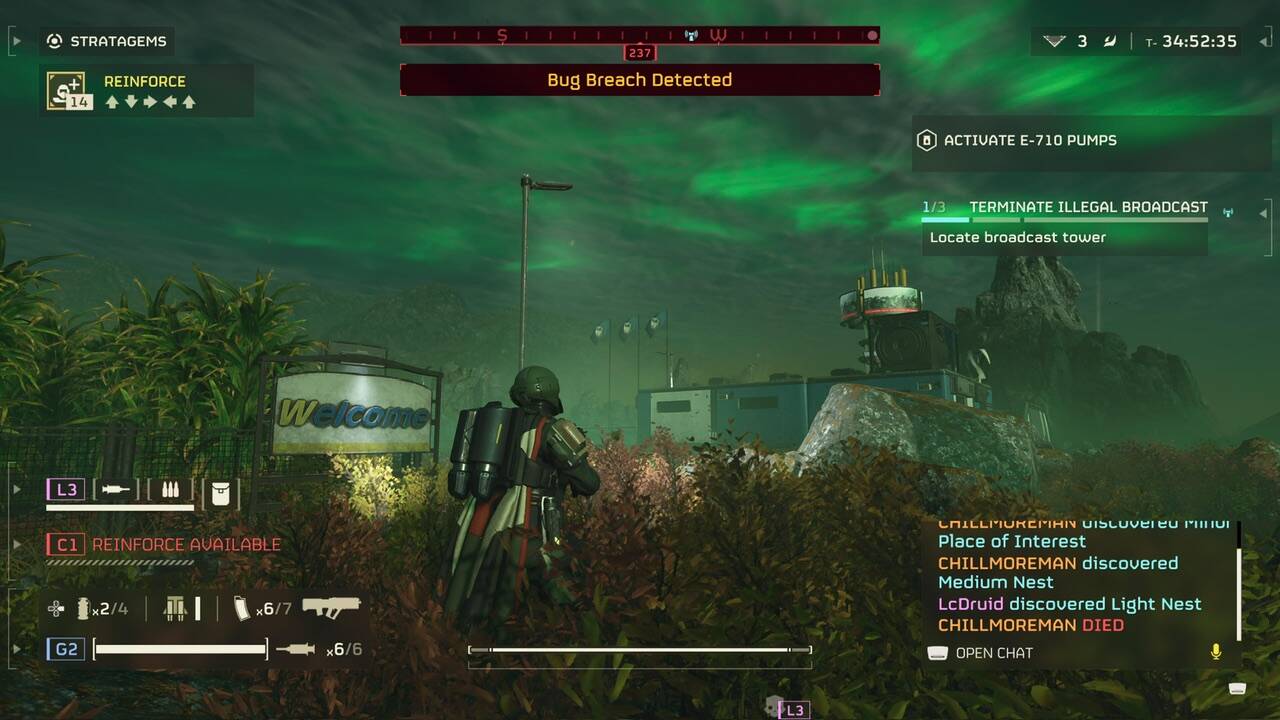The width and height of the screenshot is (1280, 720).
Task: Select the primary weapon rifle icon
Action: pos(331,607)
